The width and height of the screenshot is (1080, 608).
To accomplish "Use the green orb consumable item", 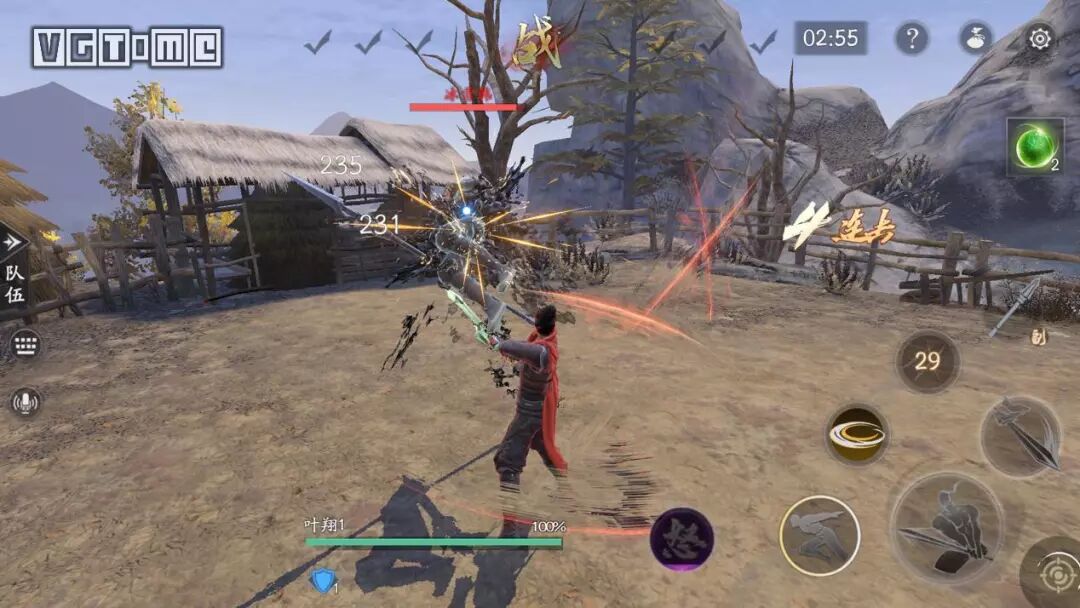I will coord(1034,148).
